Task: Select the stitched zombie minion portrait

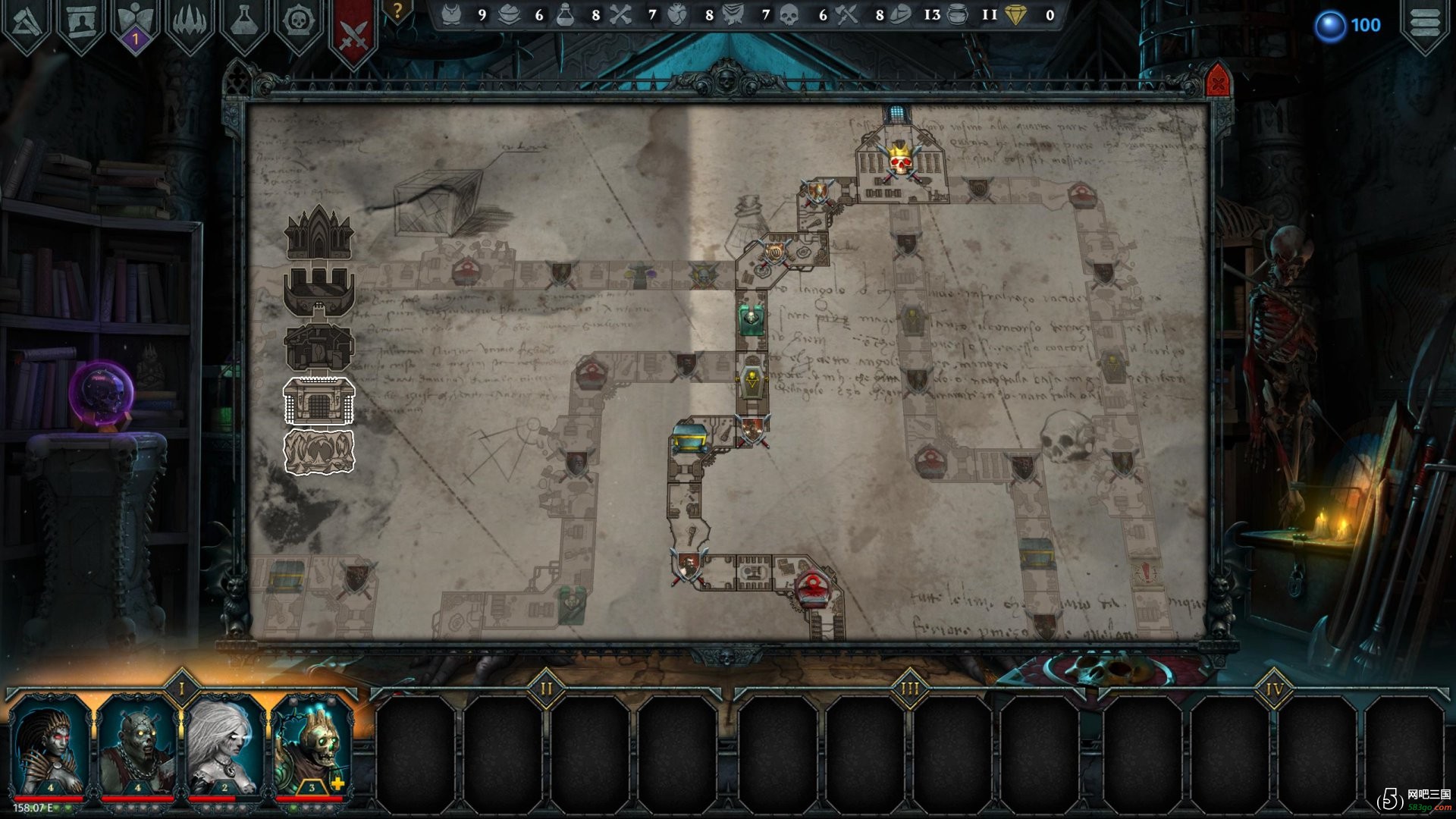Action: pos(137,747)
